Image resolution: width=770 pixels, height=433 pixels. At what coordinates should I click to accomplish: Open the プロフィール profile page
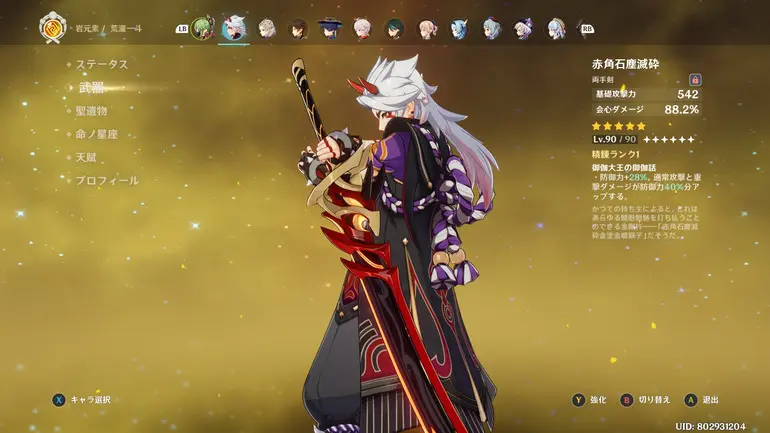[x=107, y=181]
